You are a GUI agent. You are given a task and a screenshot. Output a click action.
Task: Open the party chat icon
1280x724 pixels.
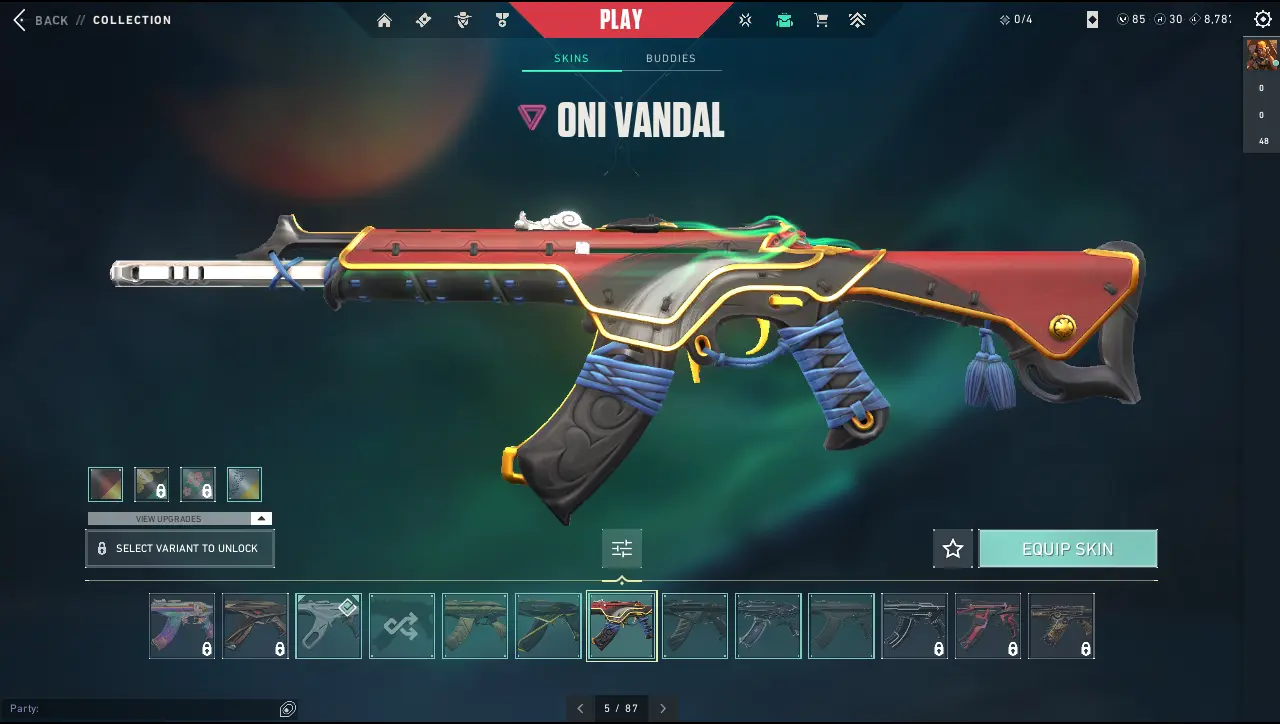pyautogui.click(x=288, y=709)
